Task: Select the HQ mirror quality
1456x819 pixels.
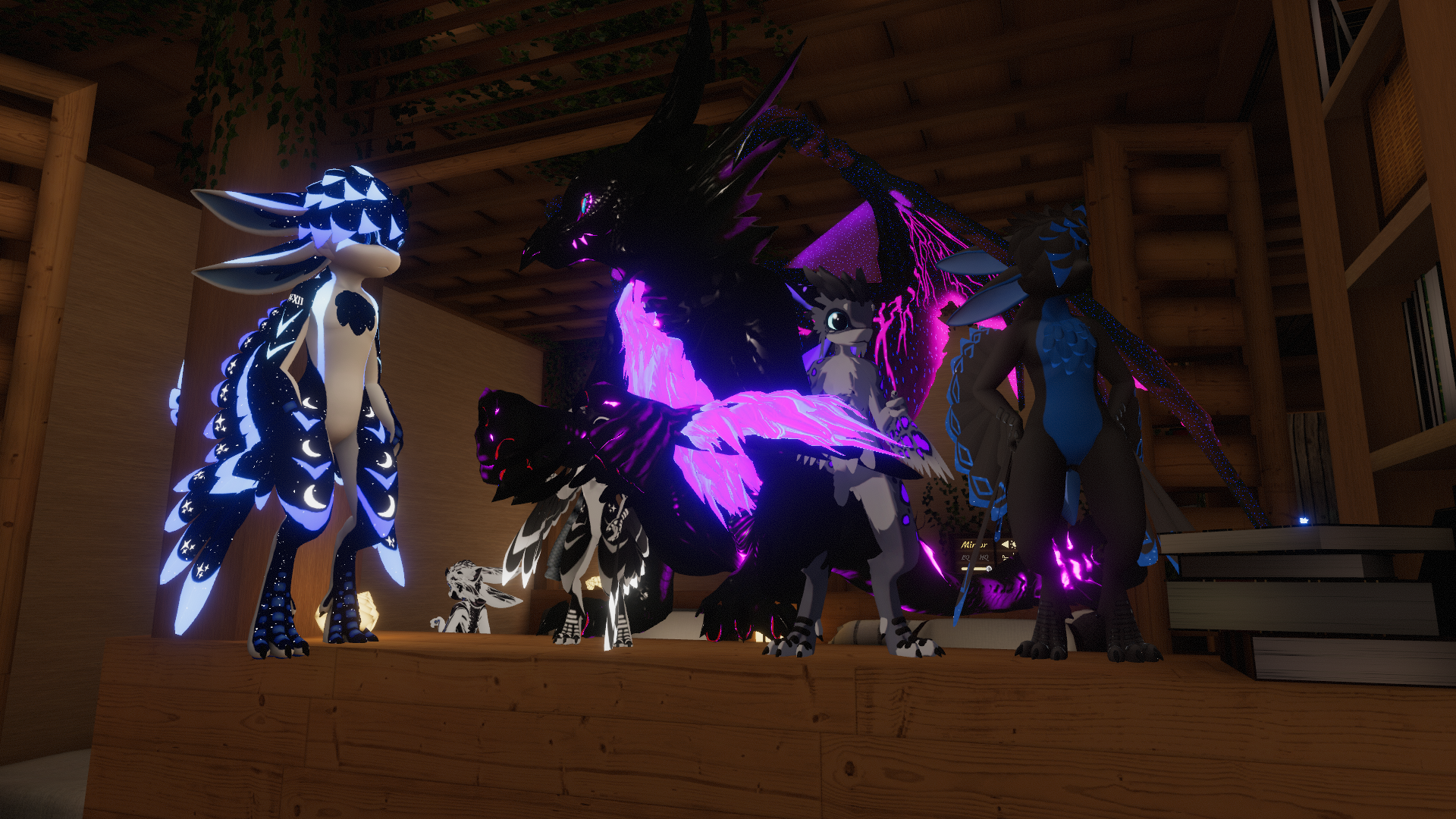Action: [x=984, y=557]
